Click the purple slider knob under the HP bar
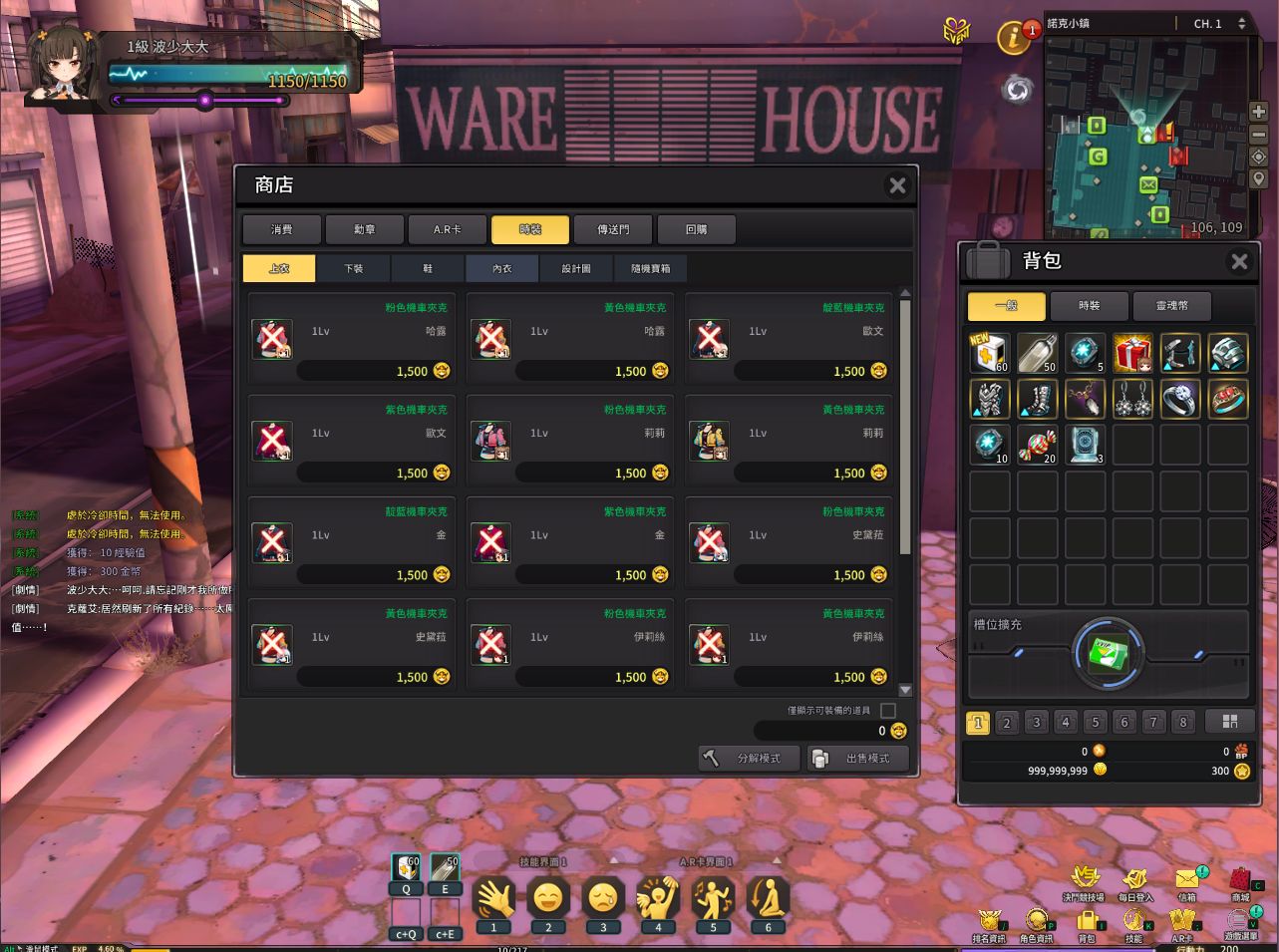This screenshot has width=1279, height=952. click(x=206, y=100)
